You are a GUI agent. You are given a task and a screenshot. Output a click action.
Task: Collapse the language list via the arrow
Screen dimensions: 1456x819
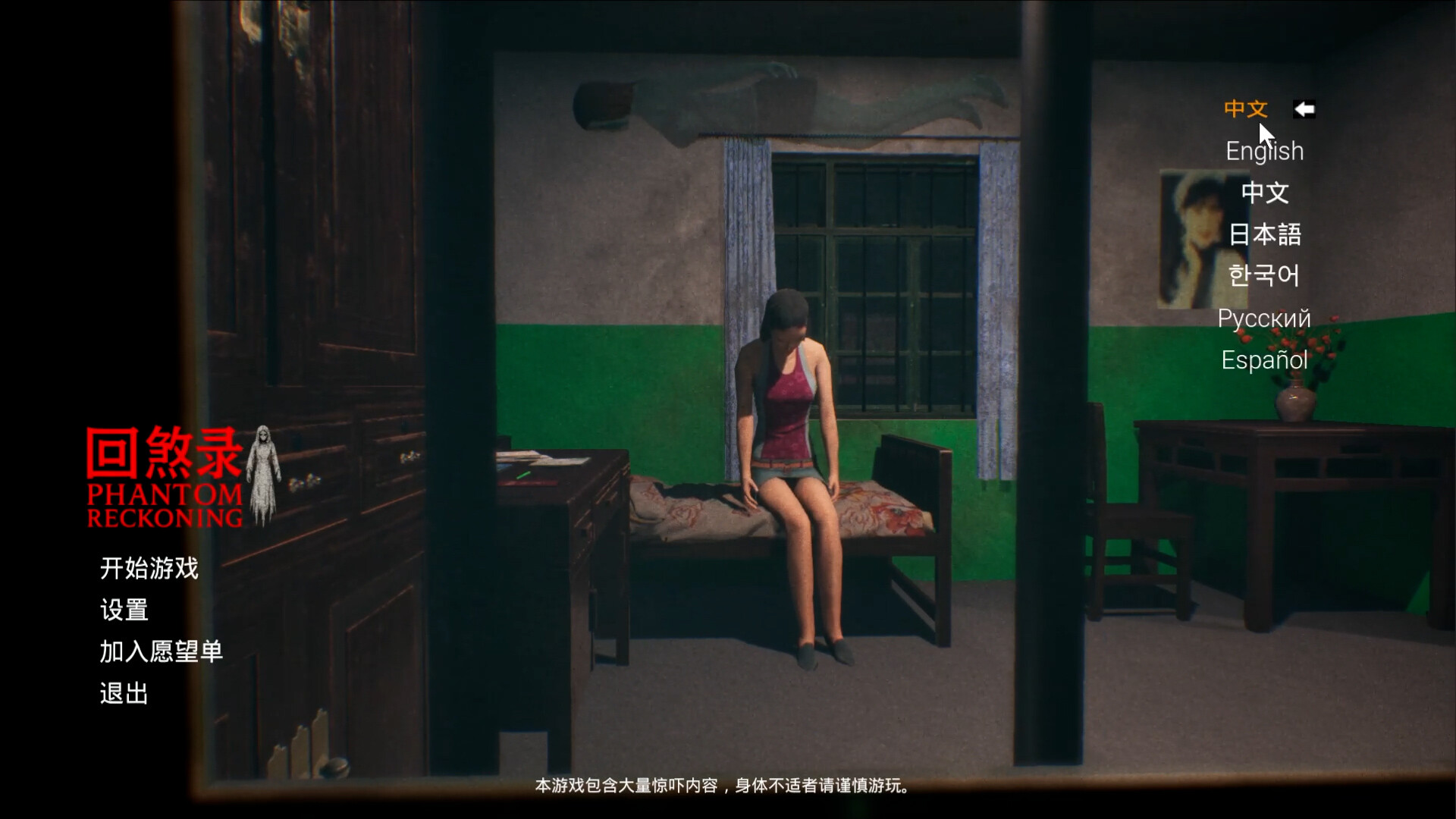tap(1302, 109)
